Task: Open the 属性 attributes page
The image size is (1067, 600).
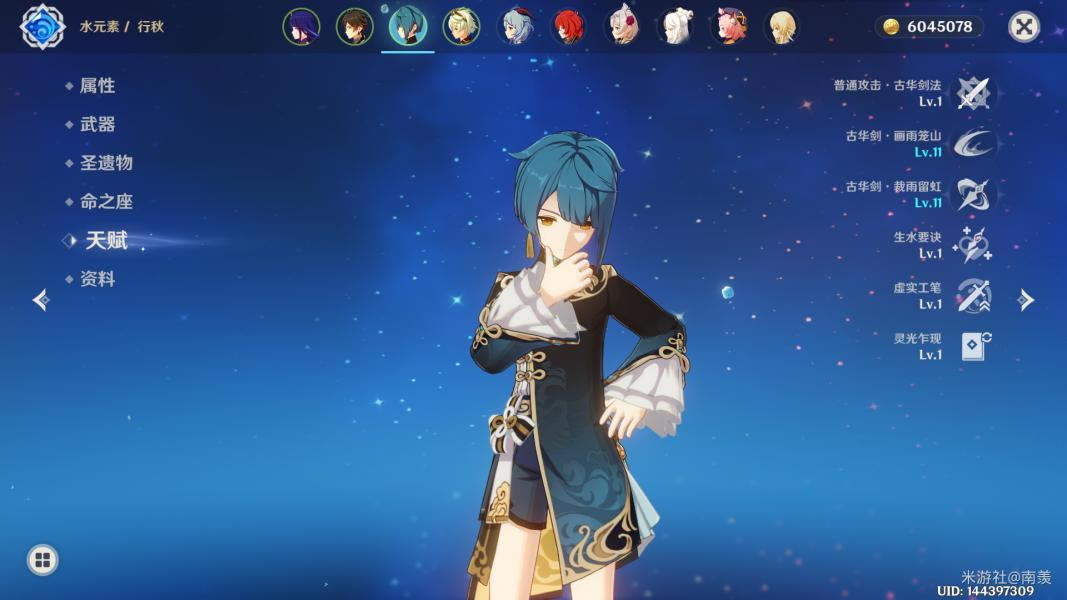Action: click(x=97, y=86)
